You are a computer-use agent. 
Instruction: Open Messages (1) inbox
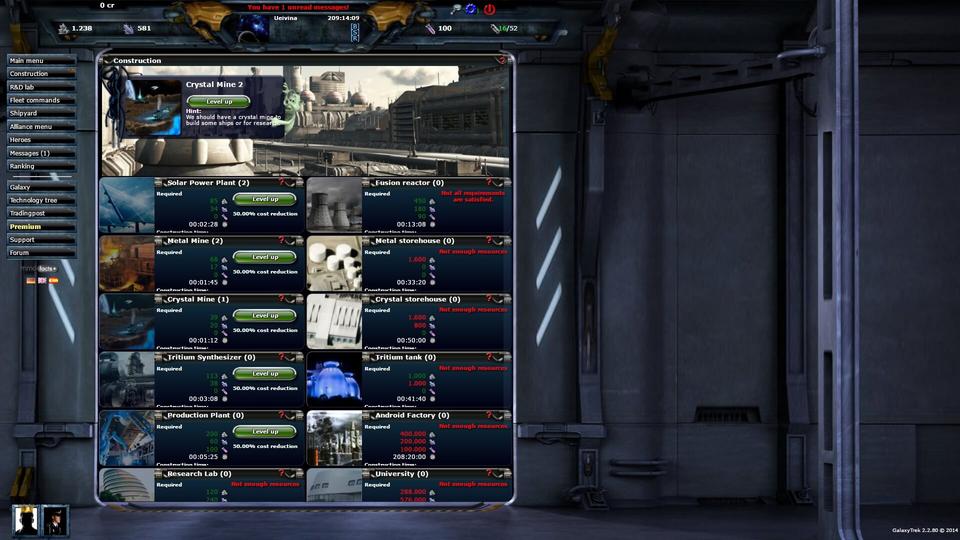point(41,153)
